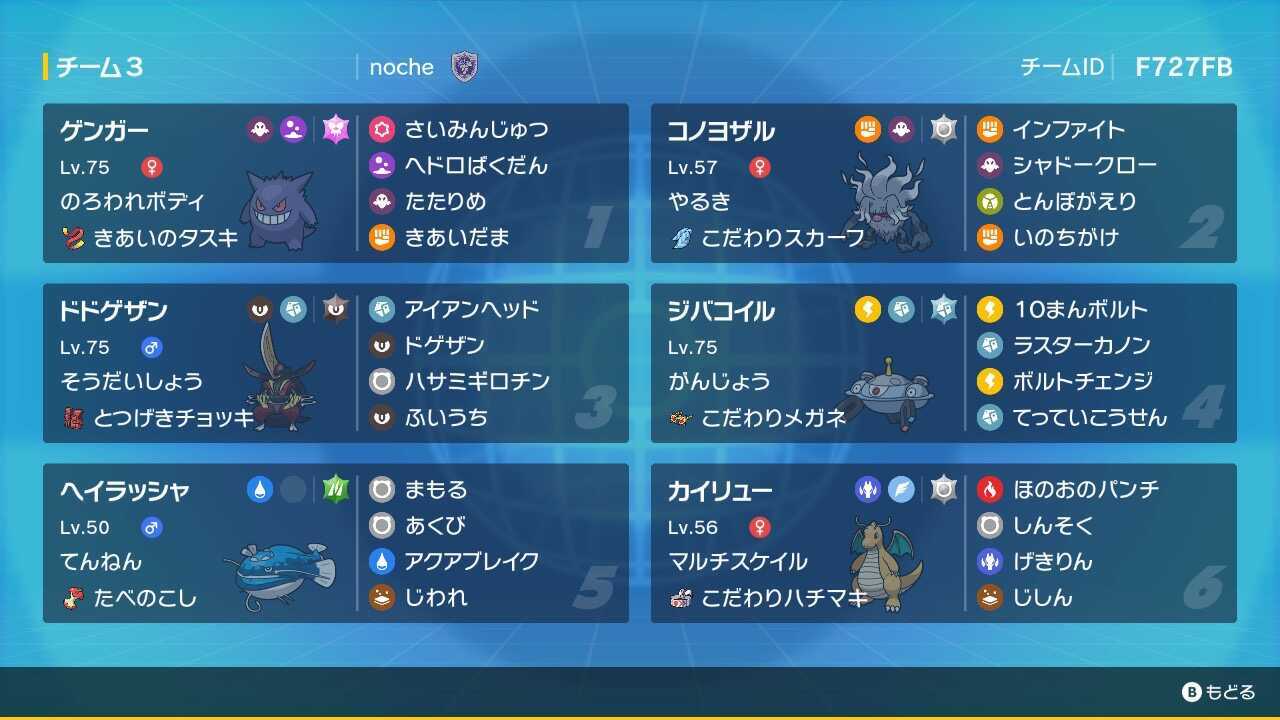Click Magnezone's Choice Specs item icon
This screenshot has width=1280, height=720.
tap(681, 418)
